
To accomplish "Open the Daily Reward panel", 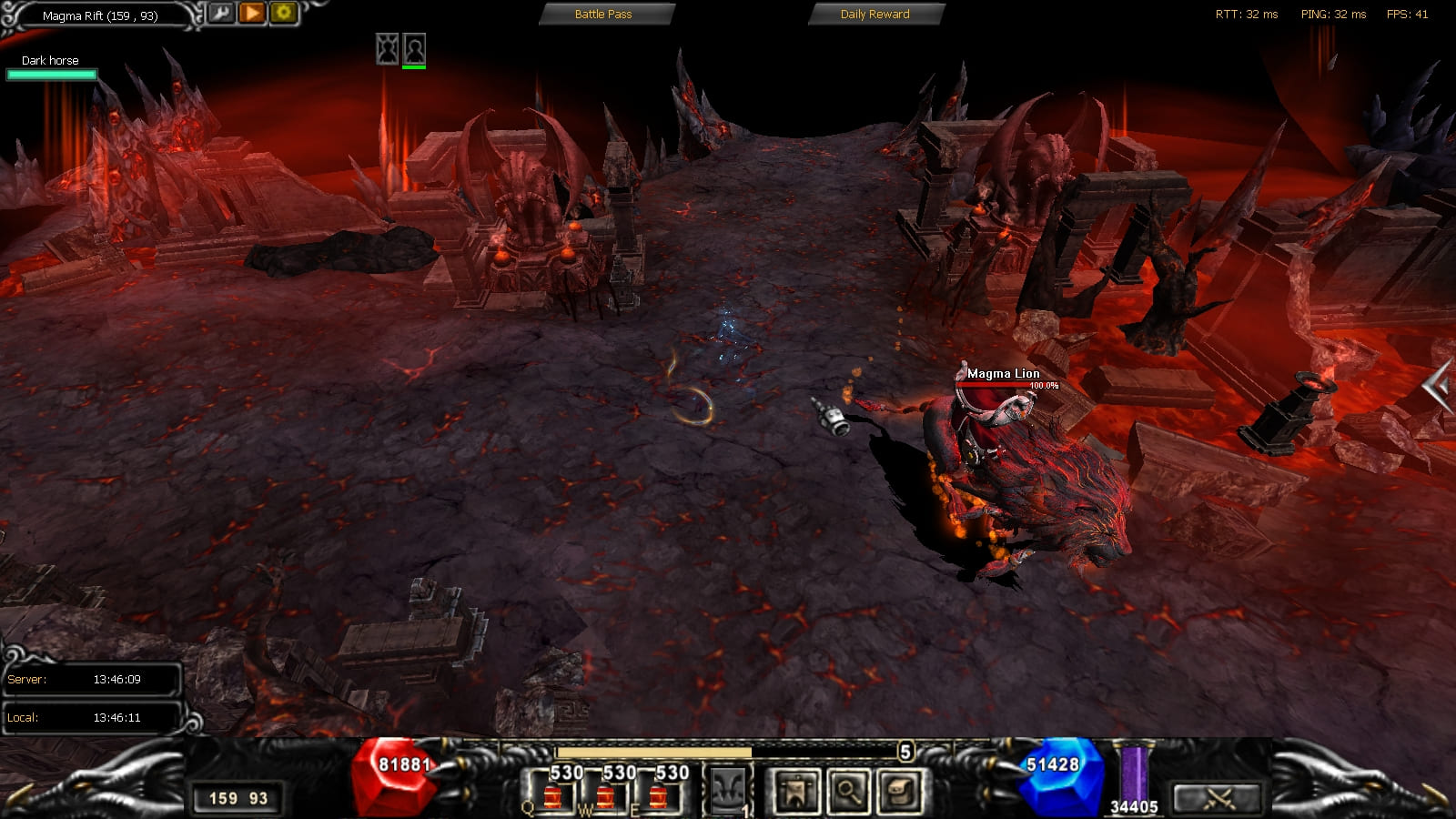I will pos(875,15).
